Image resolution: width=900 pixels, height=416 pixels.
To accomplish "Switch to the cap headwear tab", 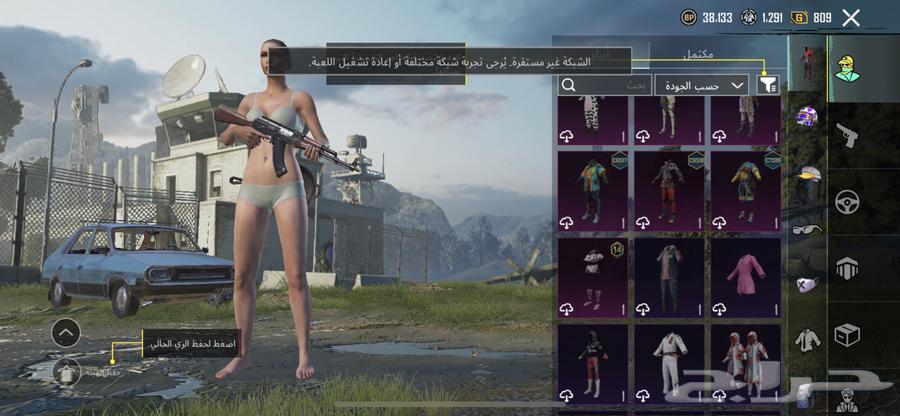I will [807, 173].
